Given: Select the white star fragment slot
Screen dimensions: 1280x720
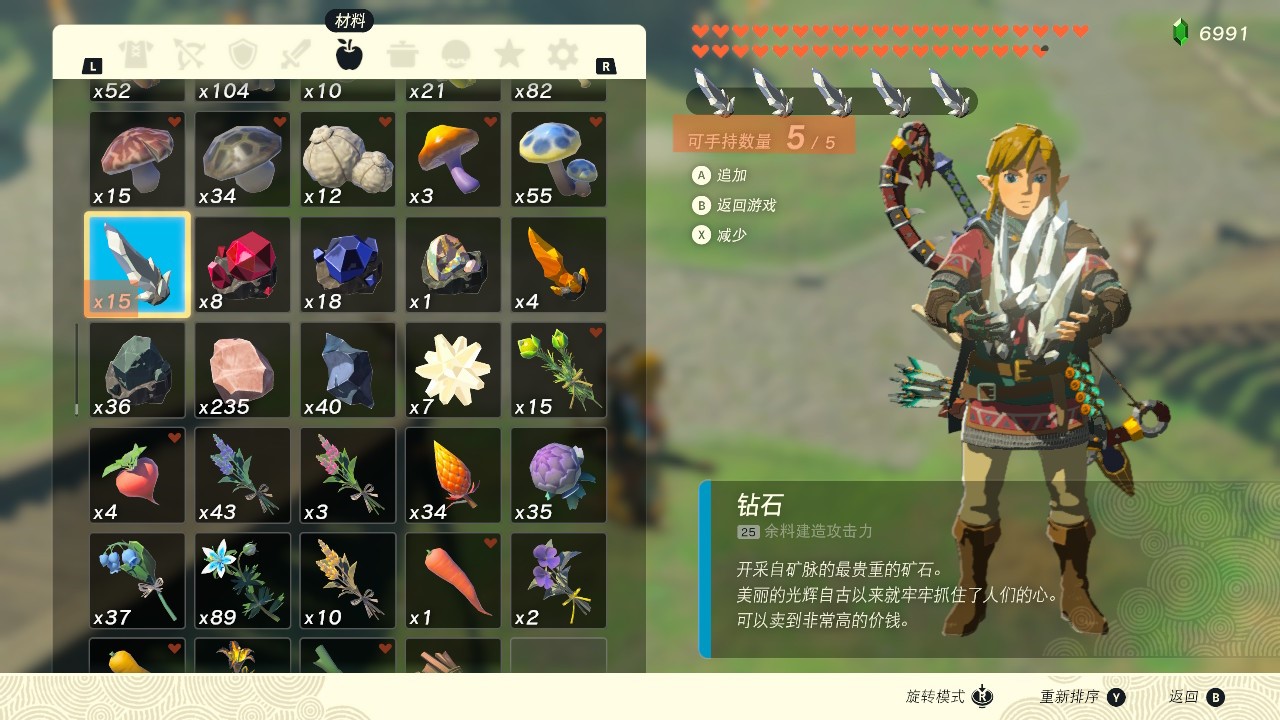Looking at the screenshot, I should click(x=453, y=370).
